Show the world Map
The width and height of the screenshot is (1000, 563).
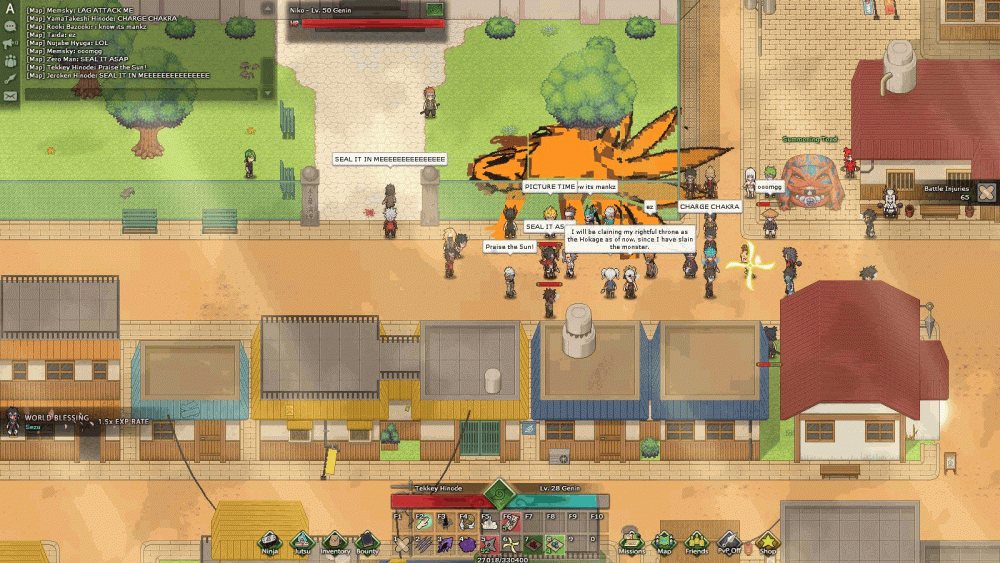pos(663,541)
